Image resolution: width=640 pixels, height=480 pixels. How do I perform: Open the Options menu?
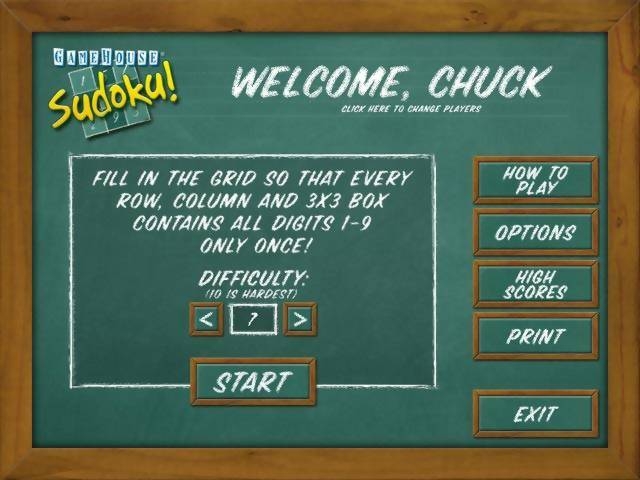click(535, 233)
